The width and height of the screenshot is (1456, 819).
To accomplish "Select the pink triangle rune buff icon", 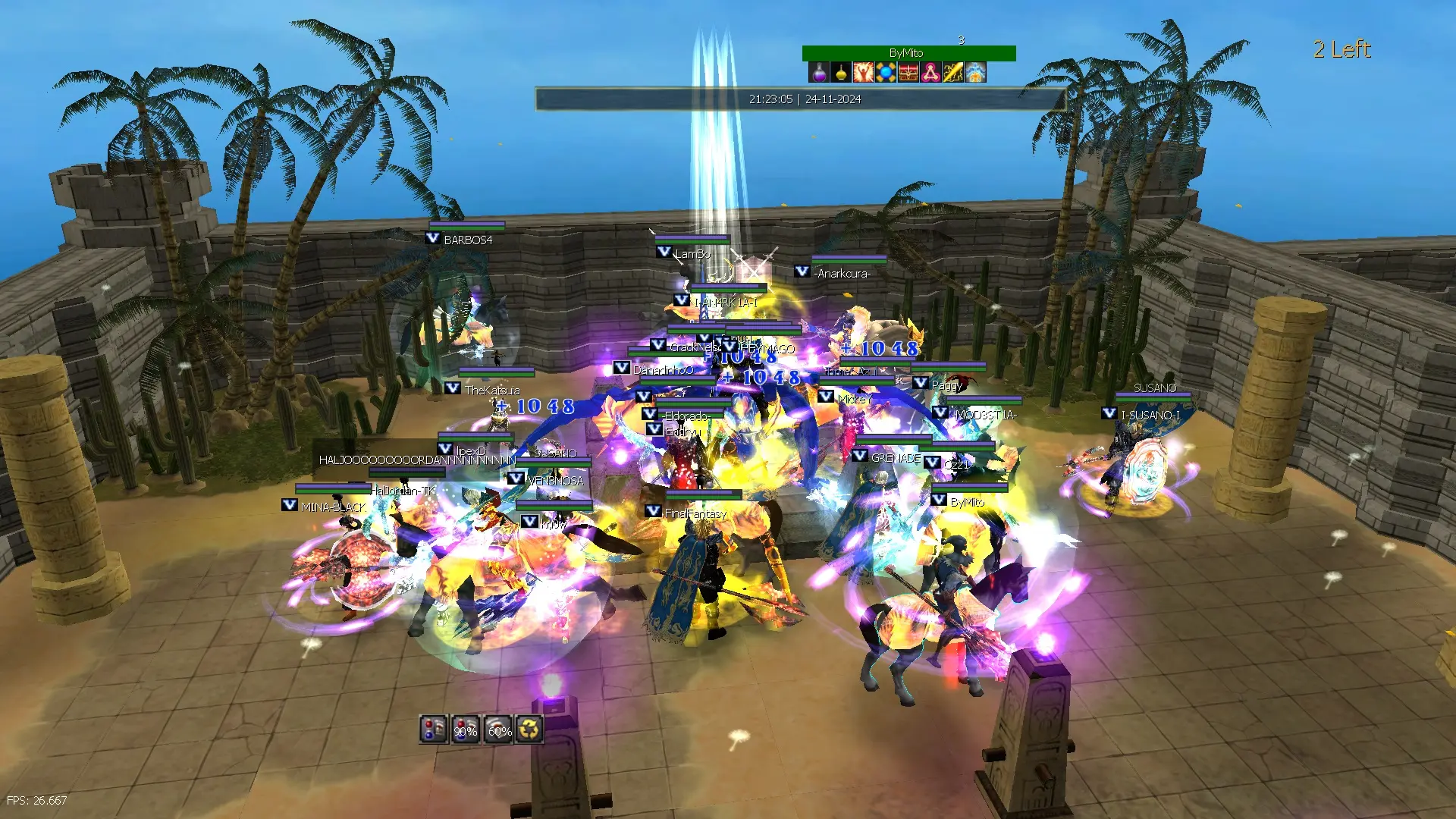I will tap(930, 72).
